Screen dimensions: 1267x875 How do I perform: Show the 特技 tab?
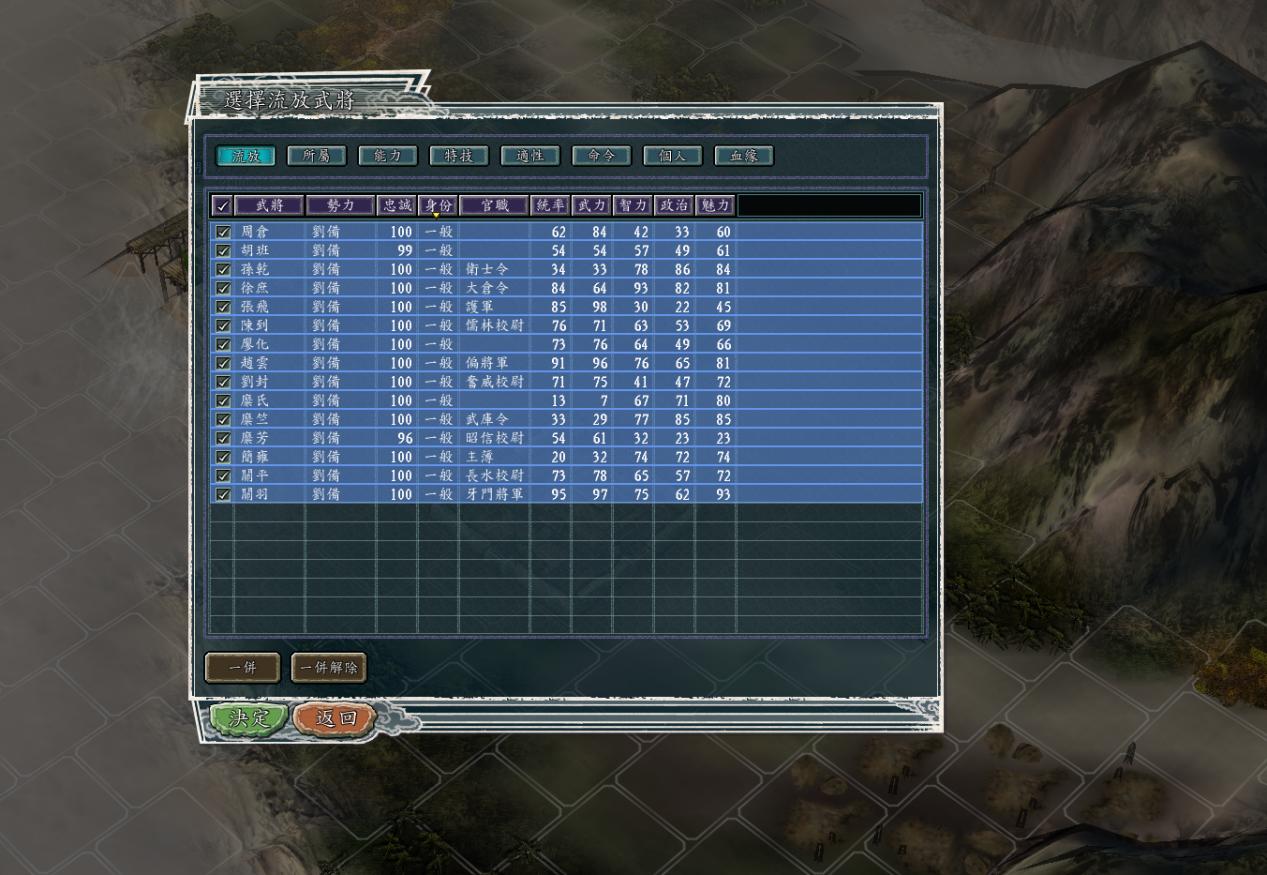[x=458, y=156]
